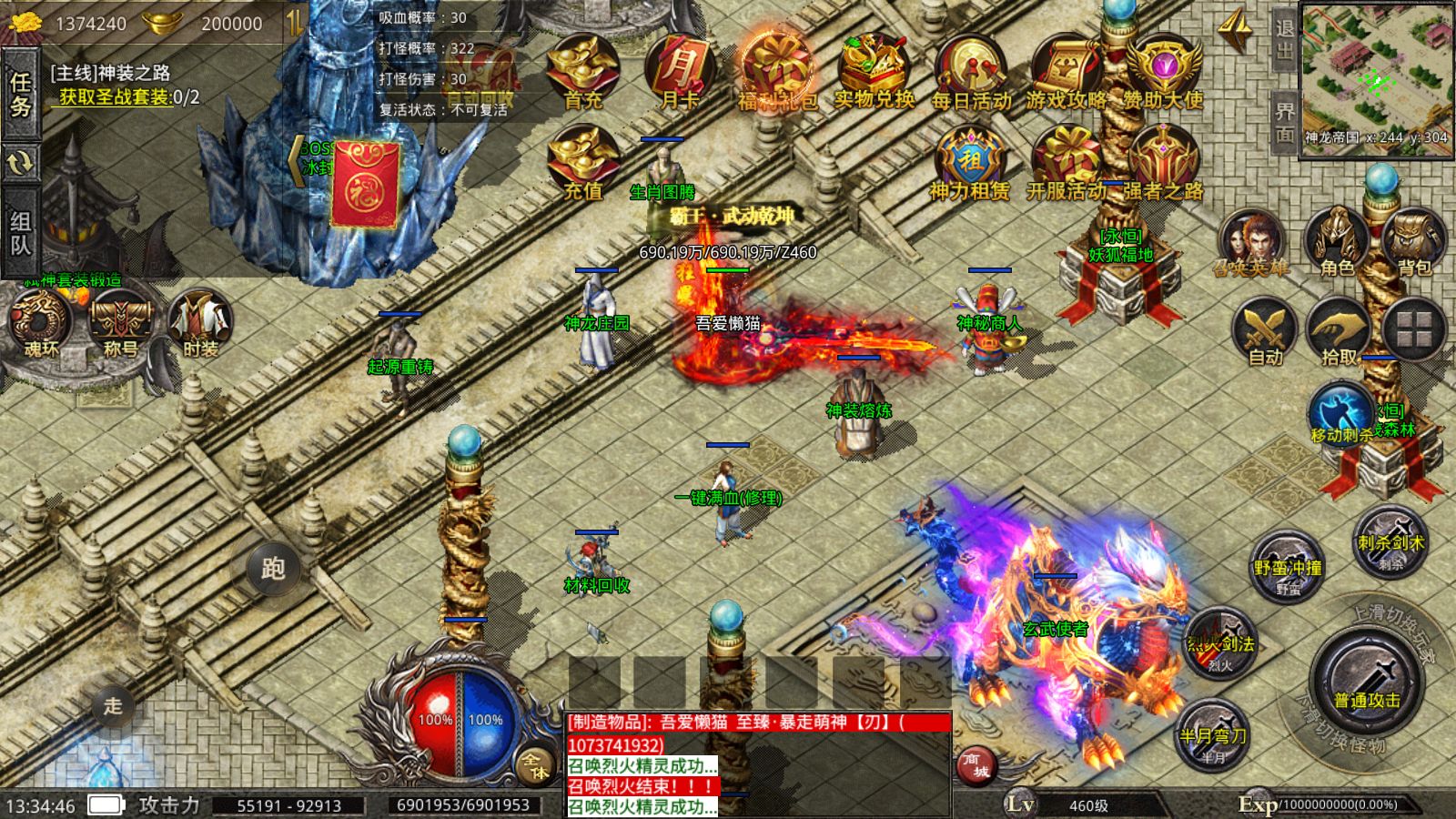
Task: Select the 跑 run mode button
Action: click(x=273, y=569)
